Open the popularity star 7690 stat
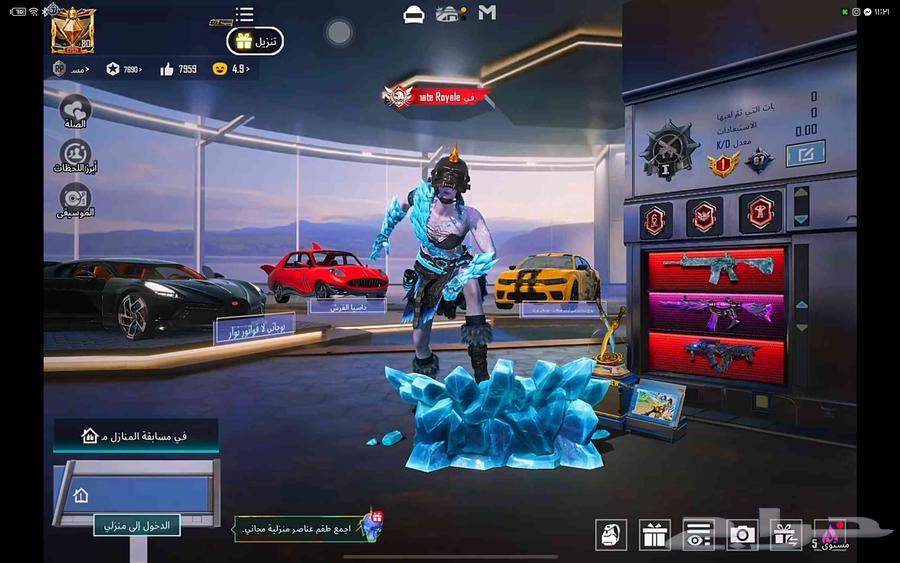Image resolution: width=900 pixels, height=563 pixels. coord(124,69)
